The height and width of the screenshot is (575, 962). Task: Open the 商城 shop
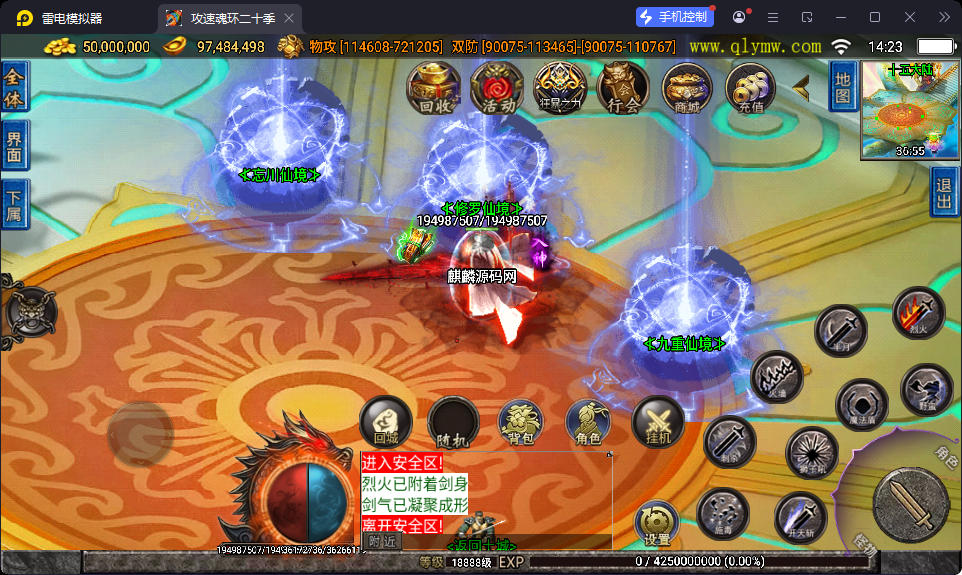click(x=687, y=88)
